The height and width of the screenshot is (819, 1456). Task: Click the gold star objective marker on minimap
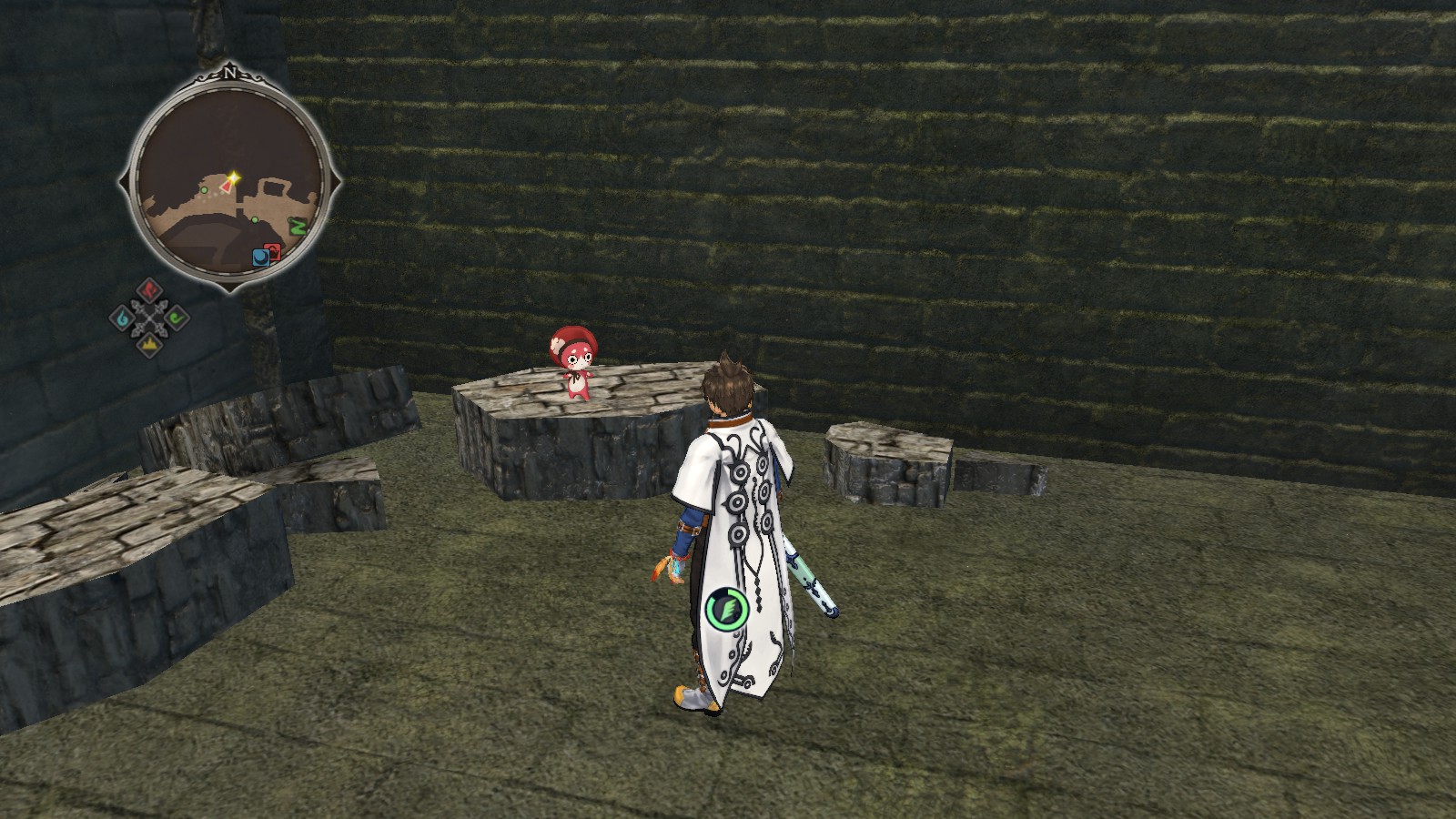tap(234, 177)
